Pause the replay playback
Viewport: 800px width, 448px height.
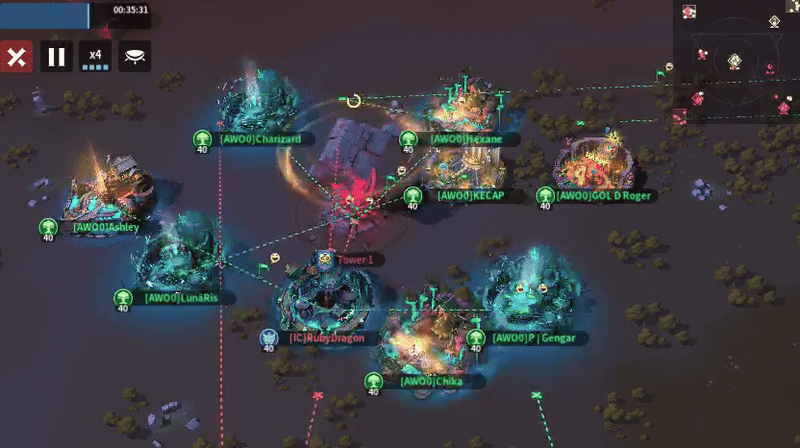56,56
